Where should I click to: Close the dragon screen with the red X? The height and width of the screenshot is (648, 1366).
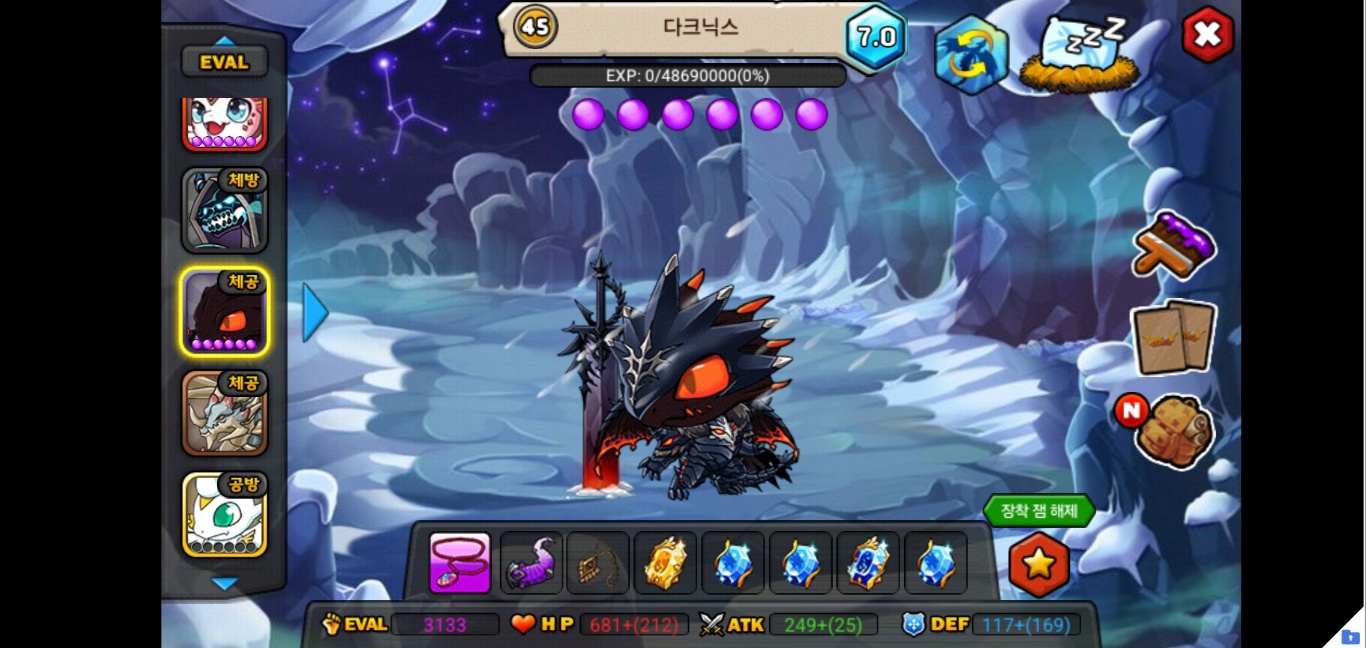[1207, 35]
